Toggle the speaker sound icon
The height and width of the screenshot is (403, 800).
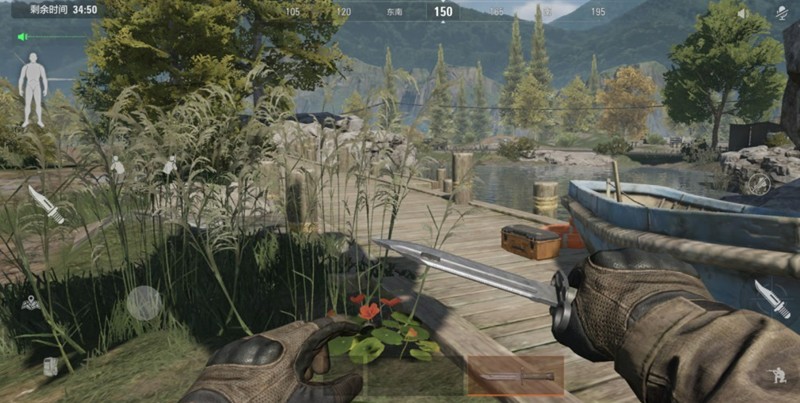742,13
